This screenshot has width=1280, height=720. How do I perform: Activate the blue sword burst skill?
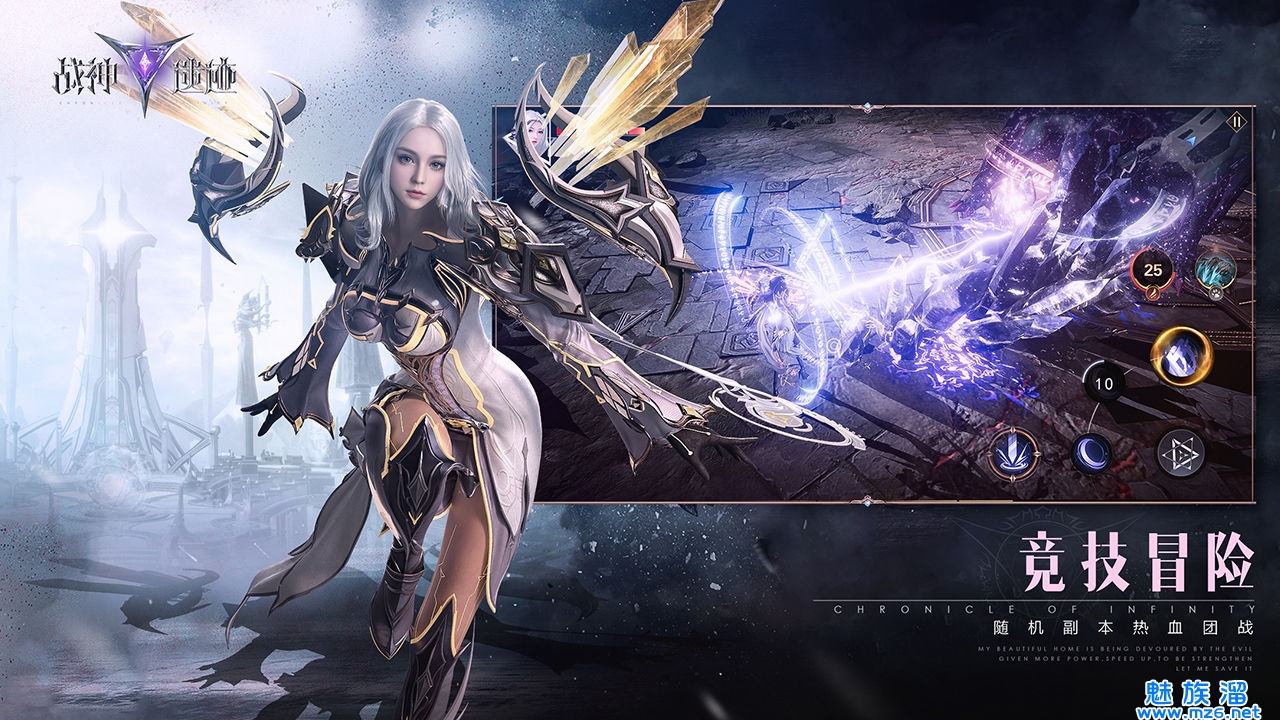click(1013, 454)
